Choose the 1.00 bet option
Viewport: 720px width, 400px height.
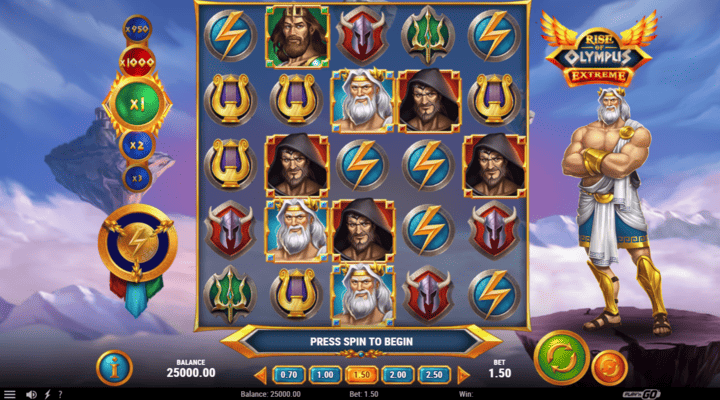coord(324,375)
